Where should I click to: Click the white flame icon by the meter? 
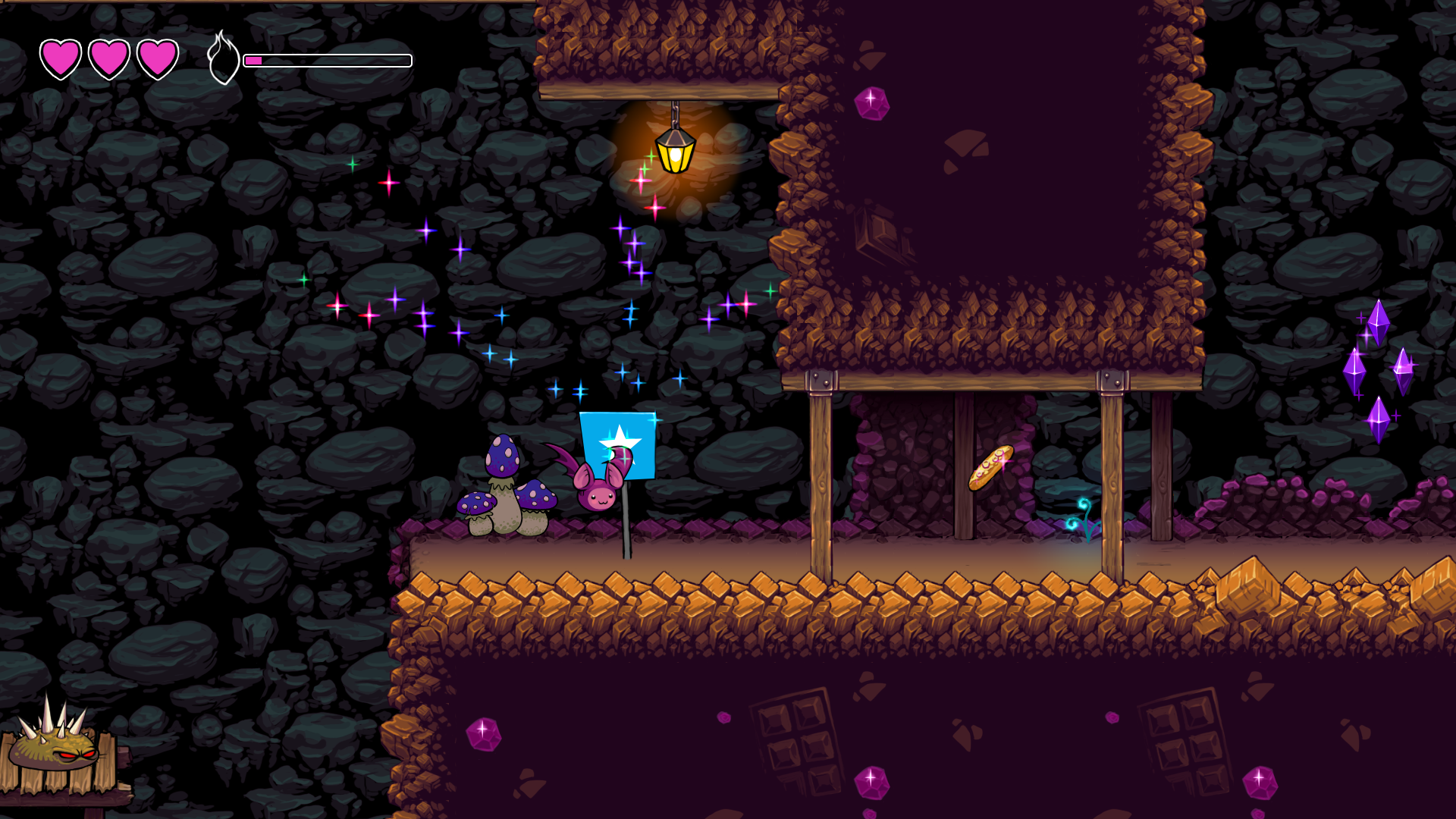tap(223, 58)
